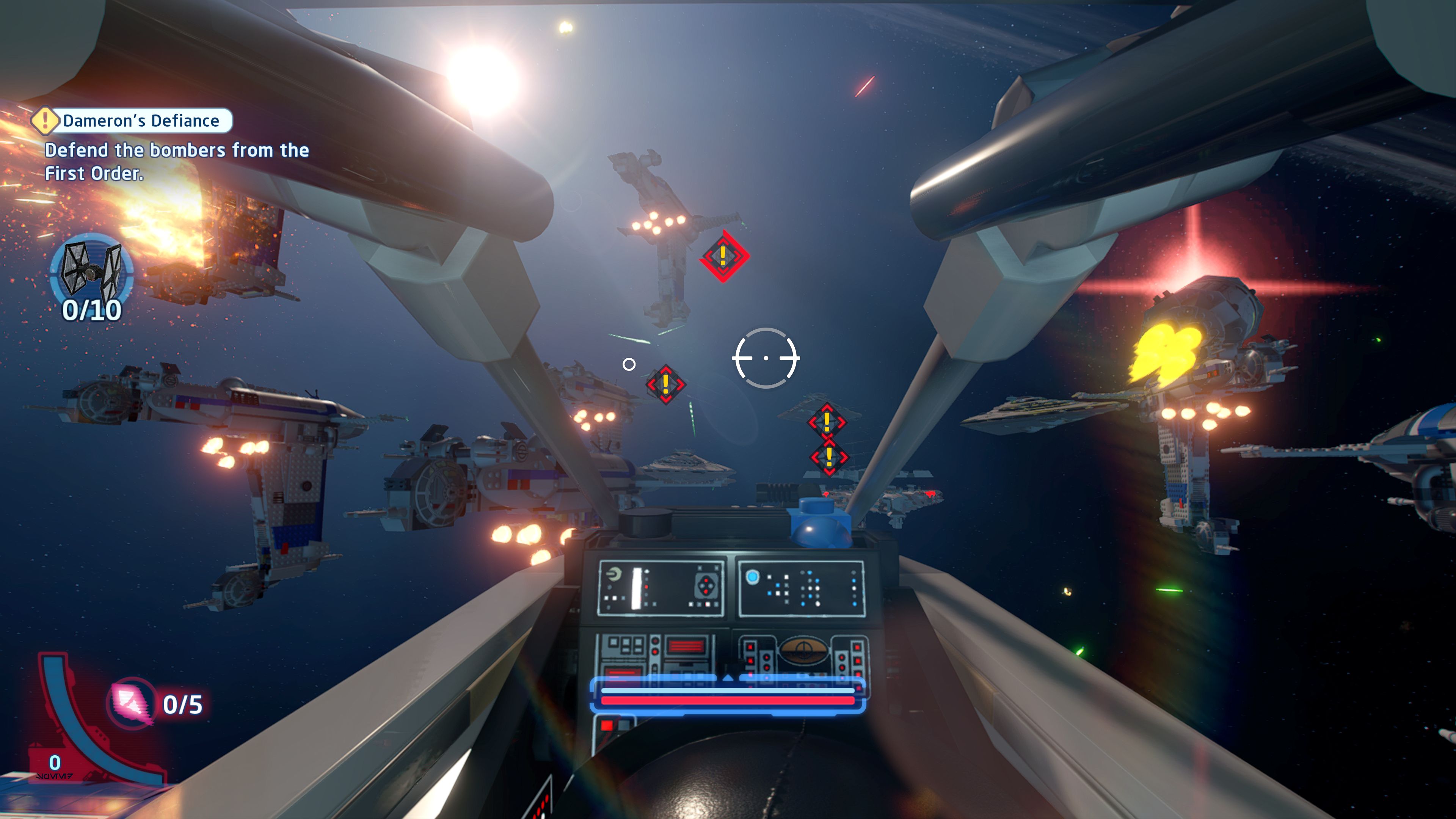
Task: Click the white circular aiming reticle
Action: 766,358
